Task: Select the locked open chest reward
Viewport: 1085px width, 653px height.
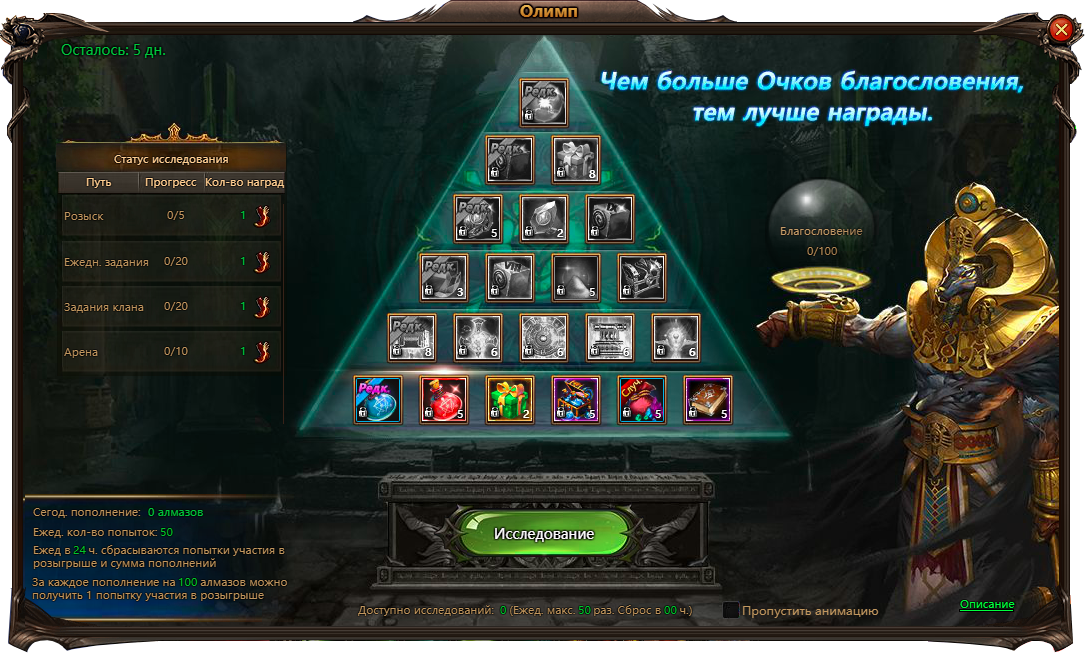Action: coord(642,278)
